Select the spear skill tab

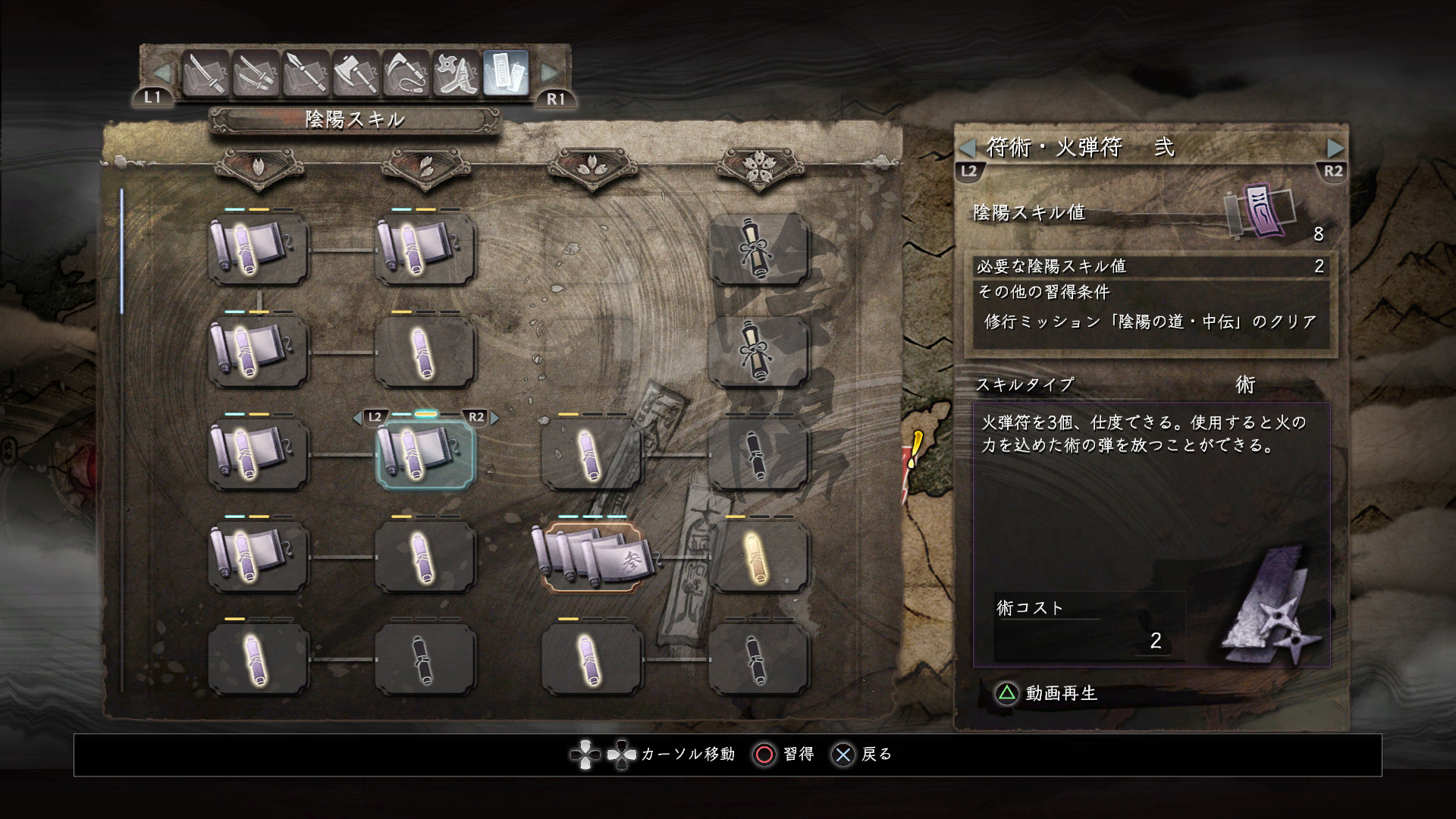[306, 74]
